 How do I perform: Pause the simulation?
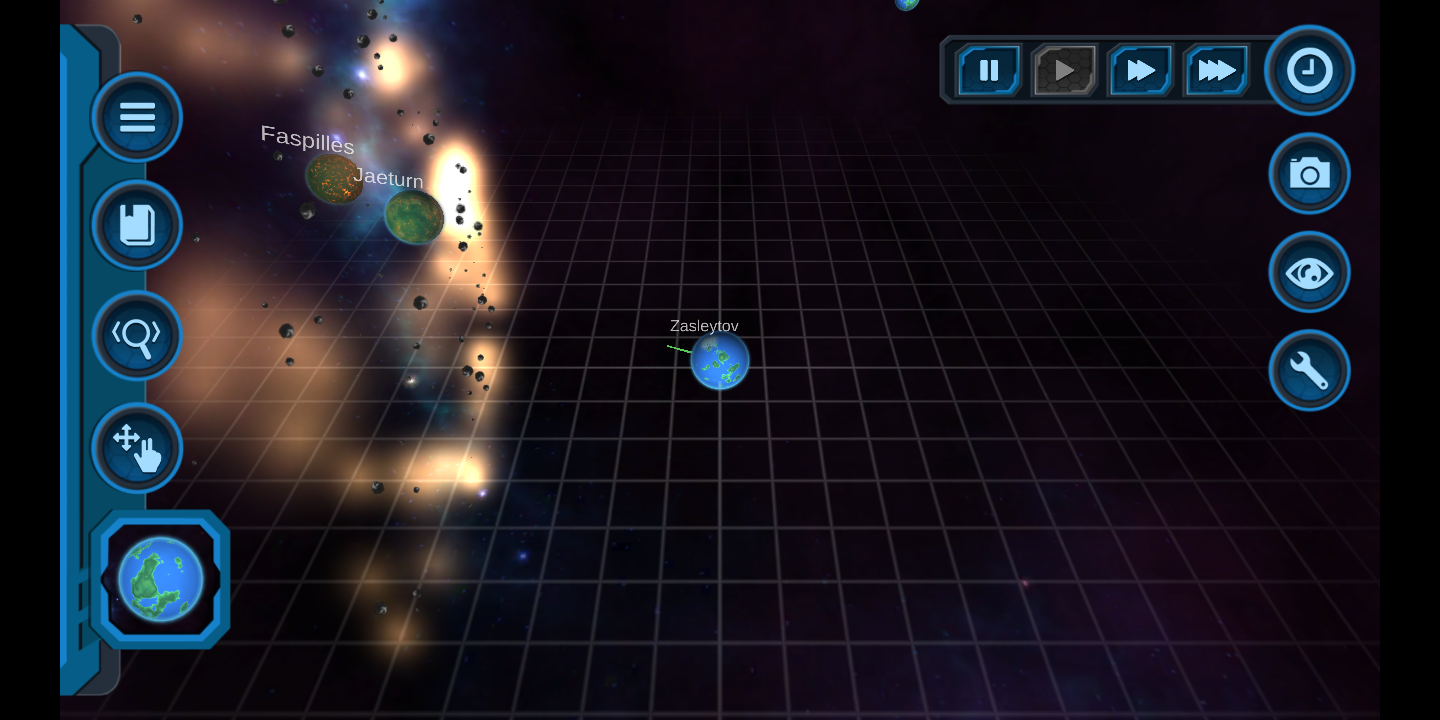click(989, 70)
